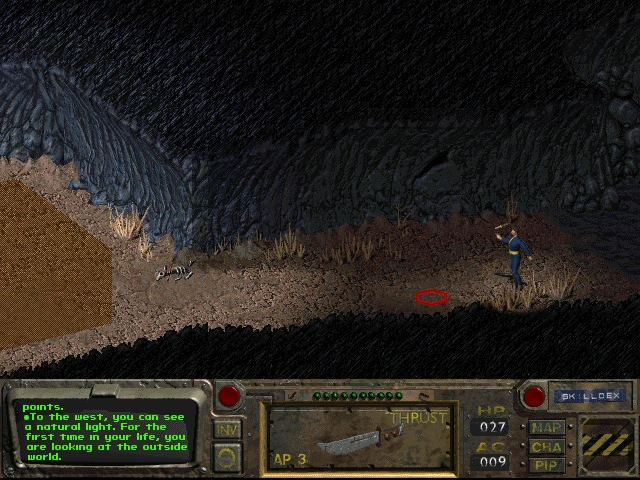Open the CHA character sheet
Screen dimensions: 640x480
[547, 446]
